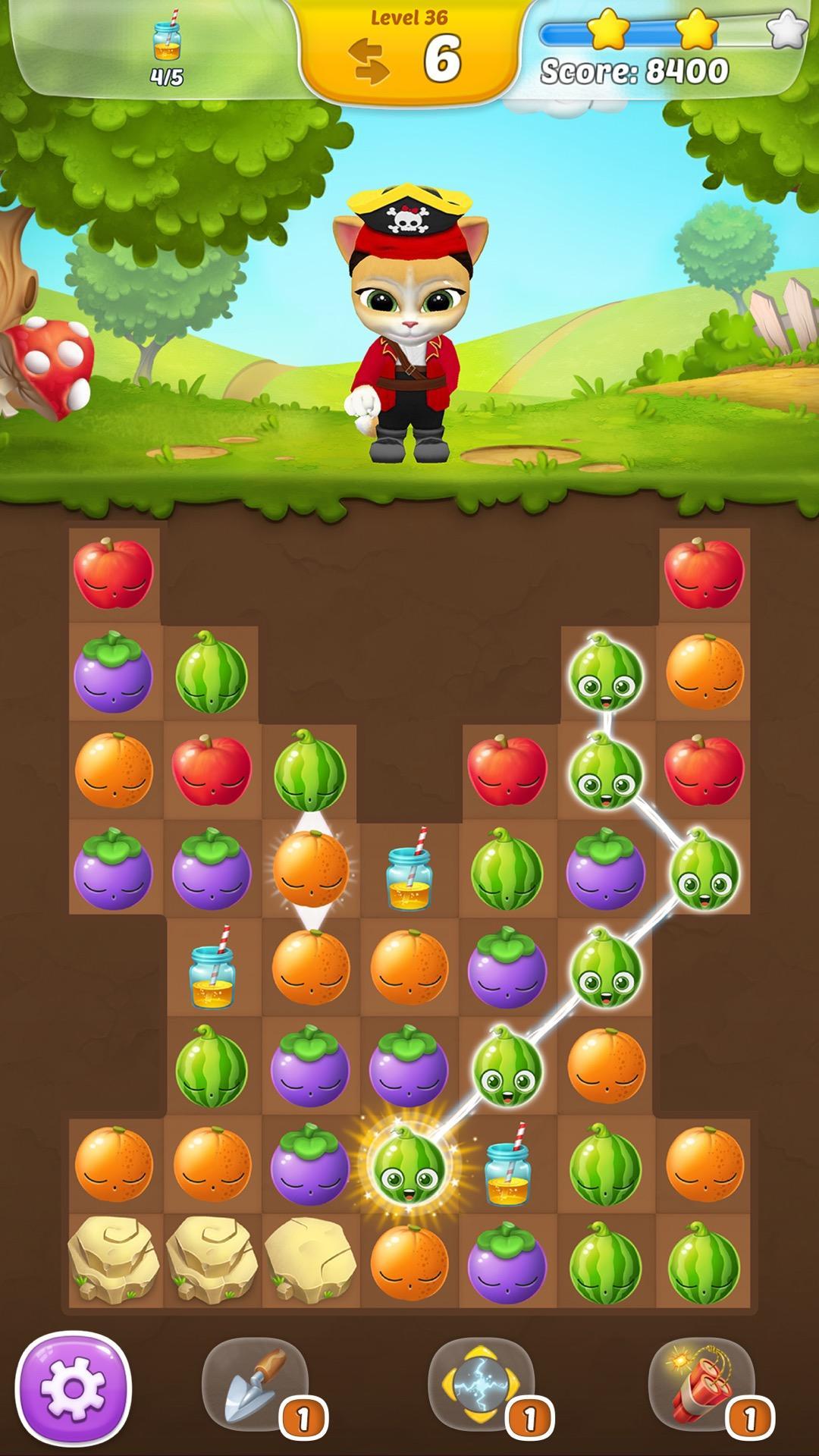This screenshot has height=1456, width=819.
Task: Activate the shovel booster
Action: tap(256, 1385)
